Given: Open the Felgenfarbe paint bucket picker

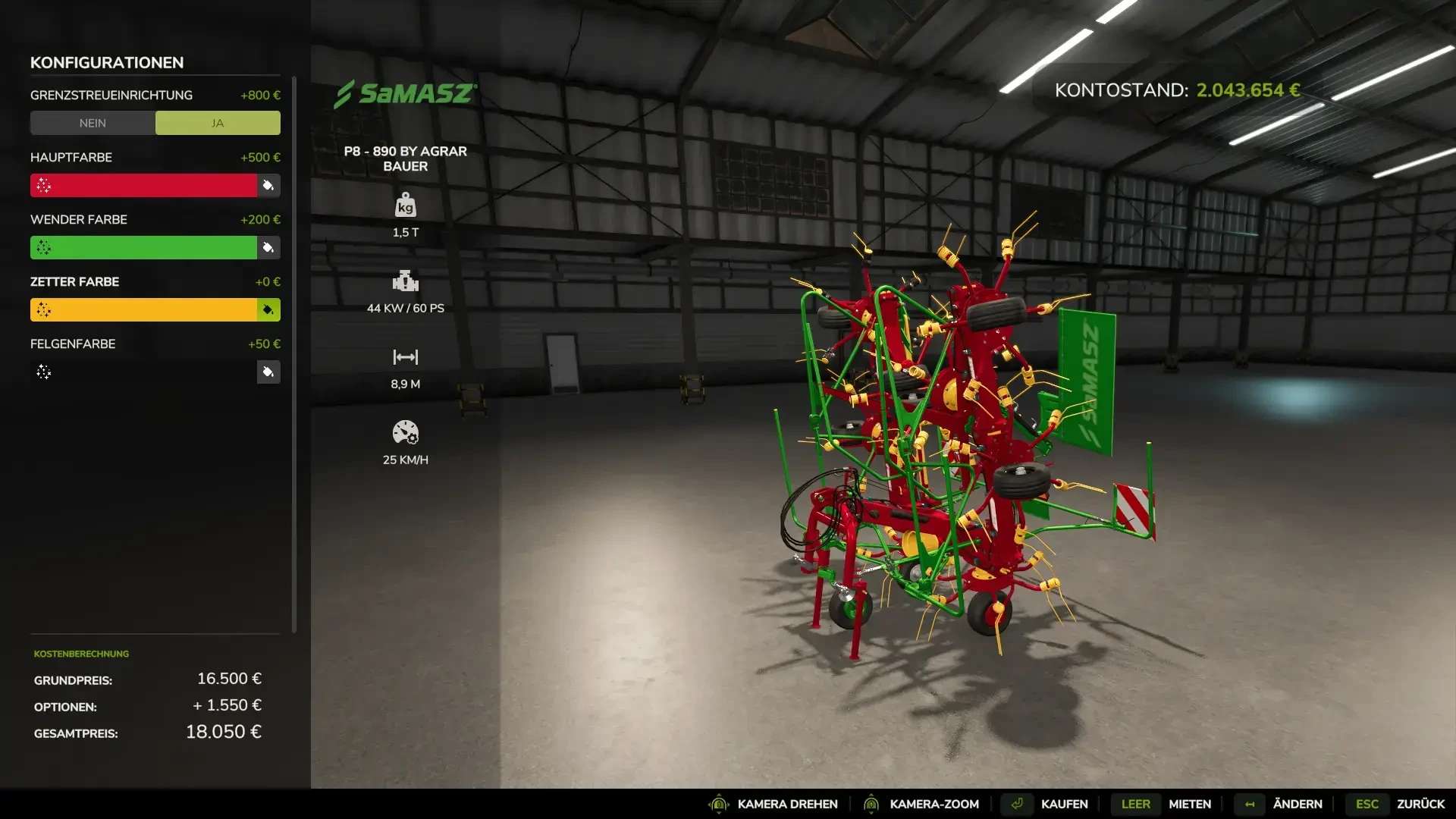Looking at the screenshot, I should coord(268,372).
